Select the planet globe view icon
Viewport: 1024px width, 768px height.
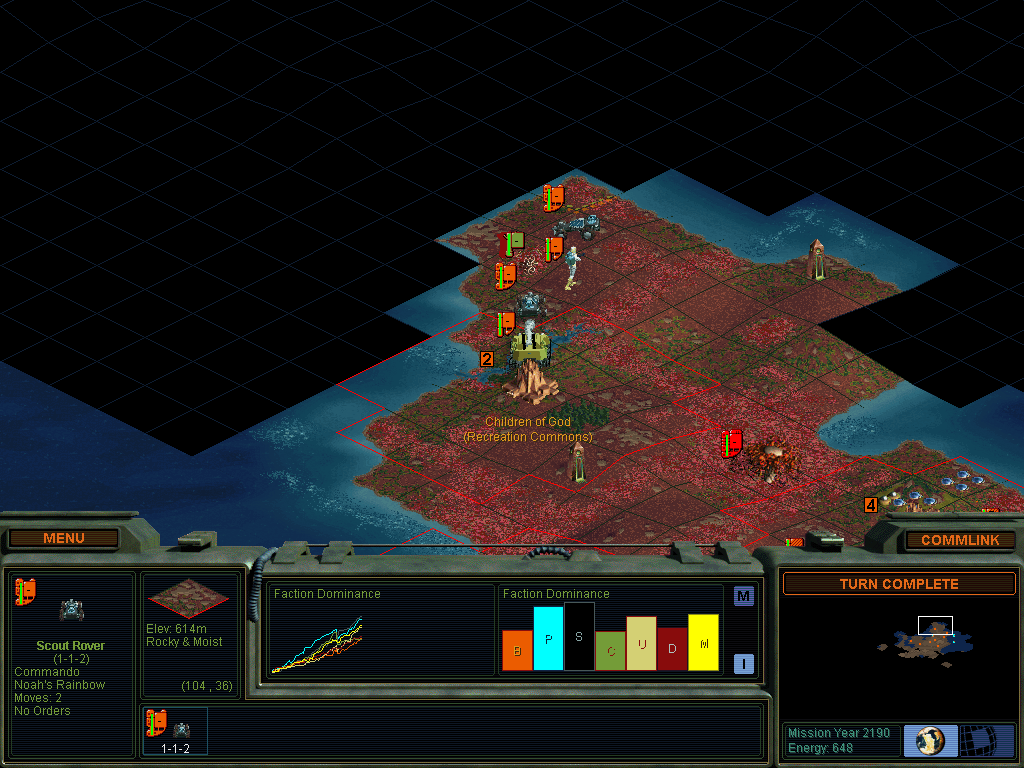[x=930, y=741]
